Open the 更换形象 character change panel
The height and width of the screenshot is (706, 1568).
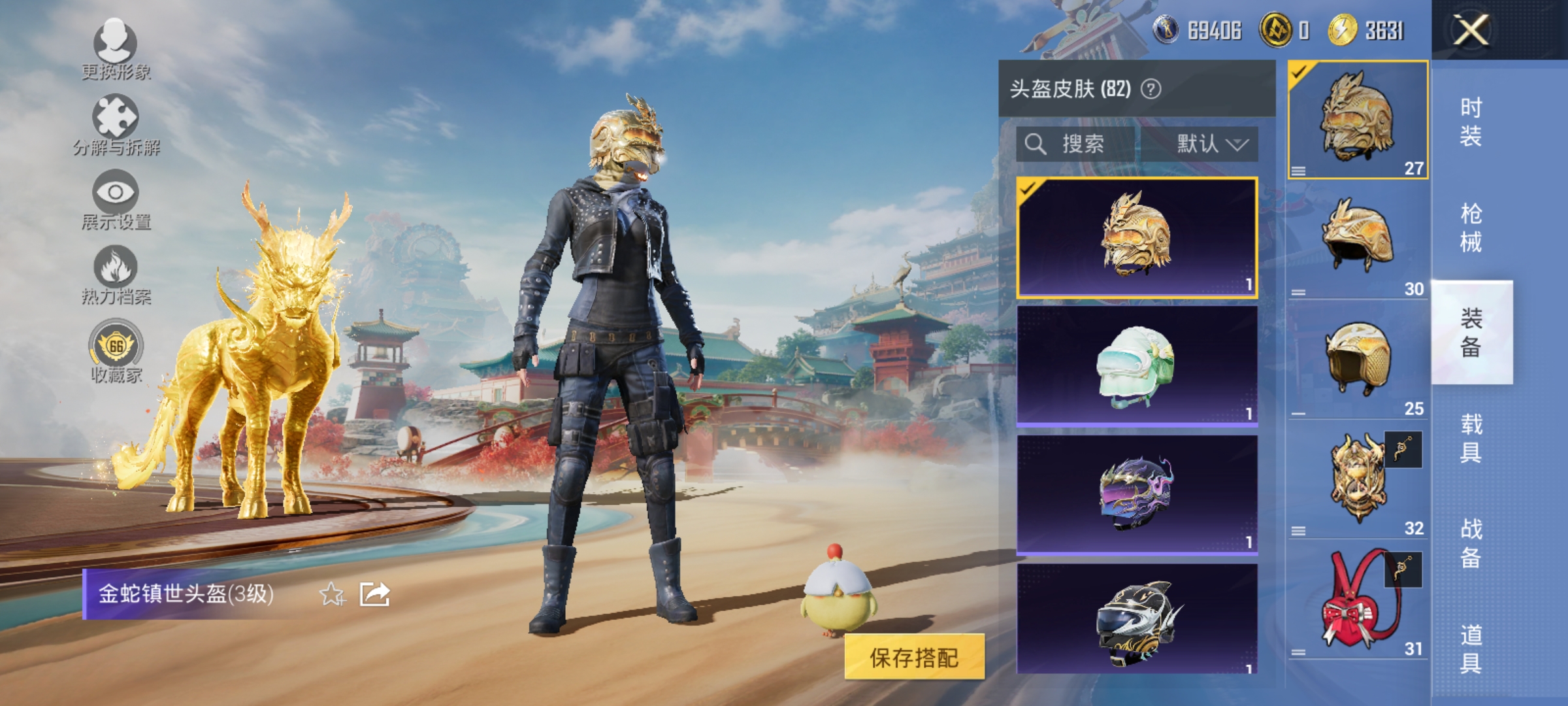114,46
